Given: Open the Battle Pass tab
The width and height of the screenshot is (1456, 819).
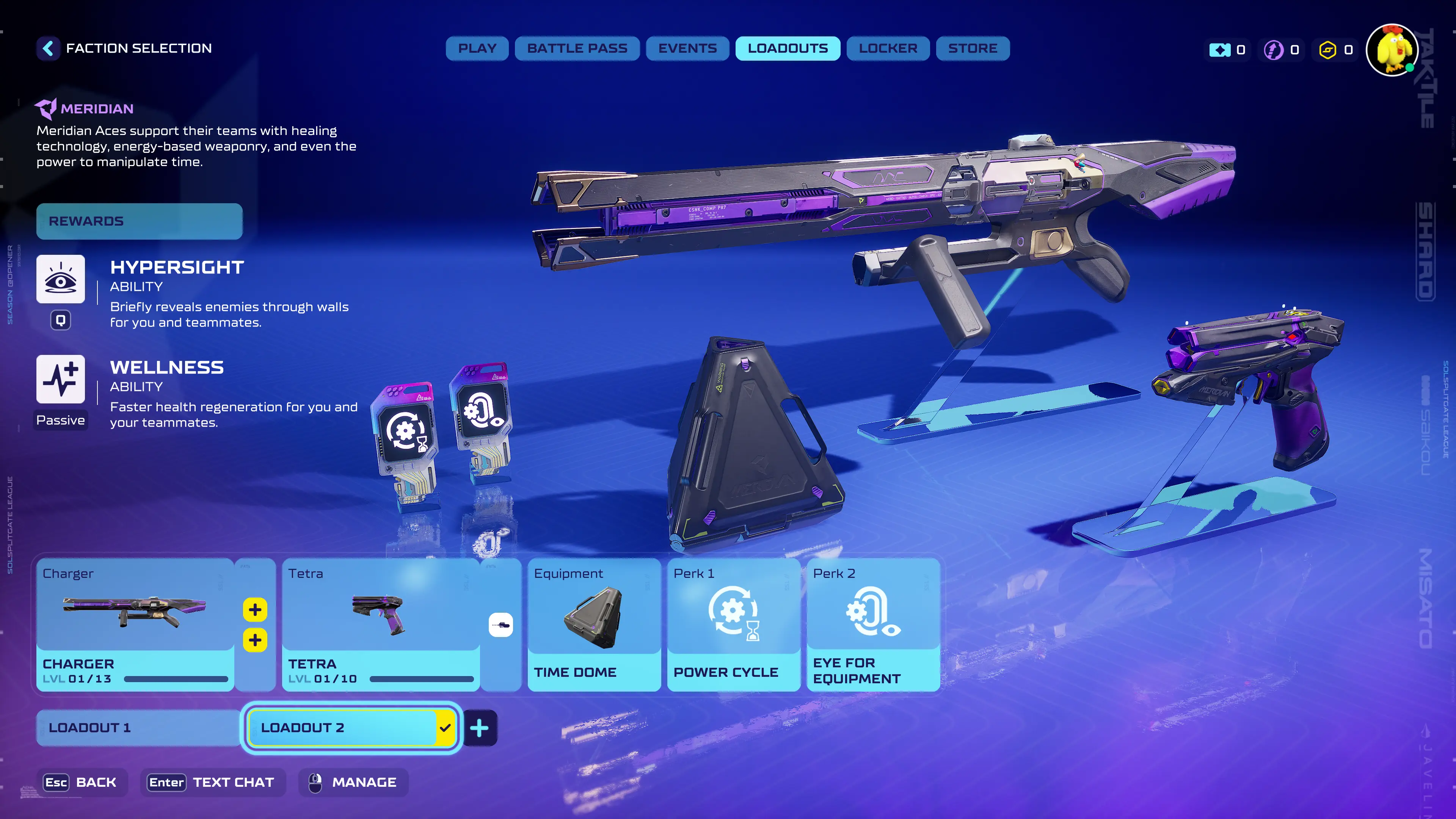Looking at the screenshot, I should [x=576, y=49].
